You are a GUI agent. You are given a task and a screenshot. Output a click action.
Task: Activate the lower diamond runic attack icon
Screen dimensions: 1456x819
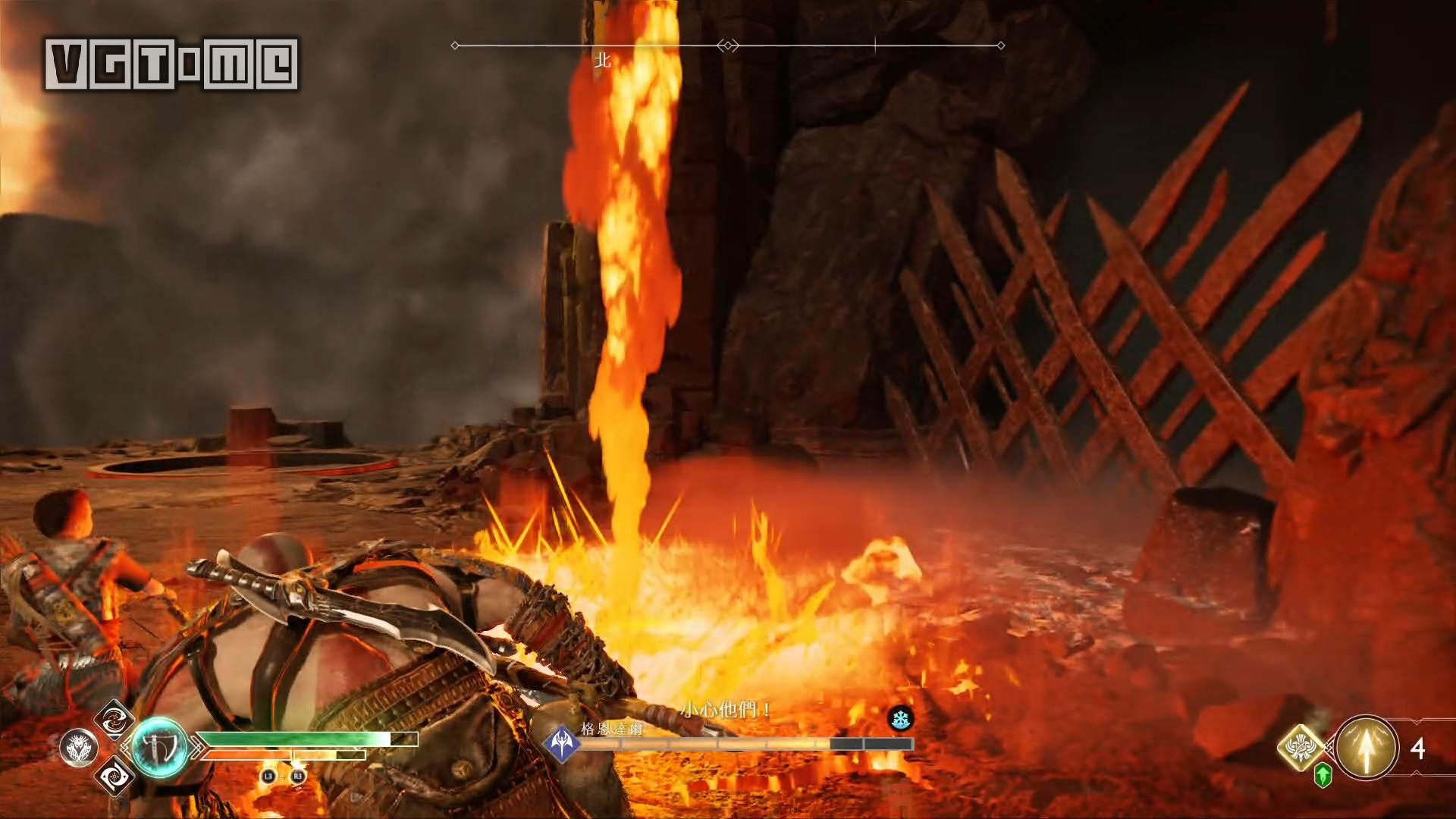[115, 776]
